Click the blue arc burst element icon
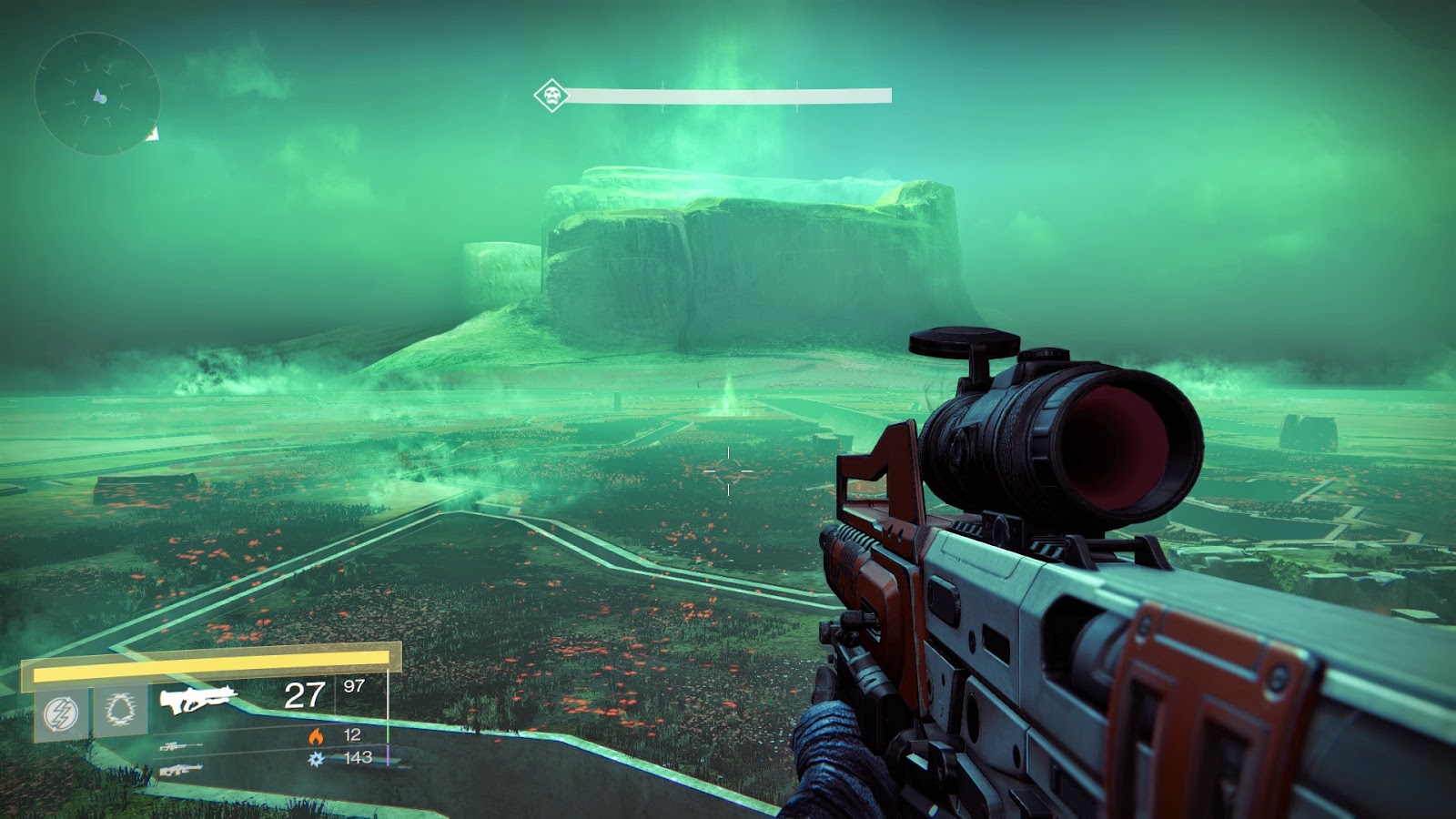This screenshot has width=1456, height=819. [317, 758]
